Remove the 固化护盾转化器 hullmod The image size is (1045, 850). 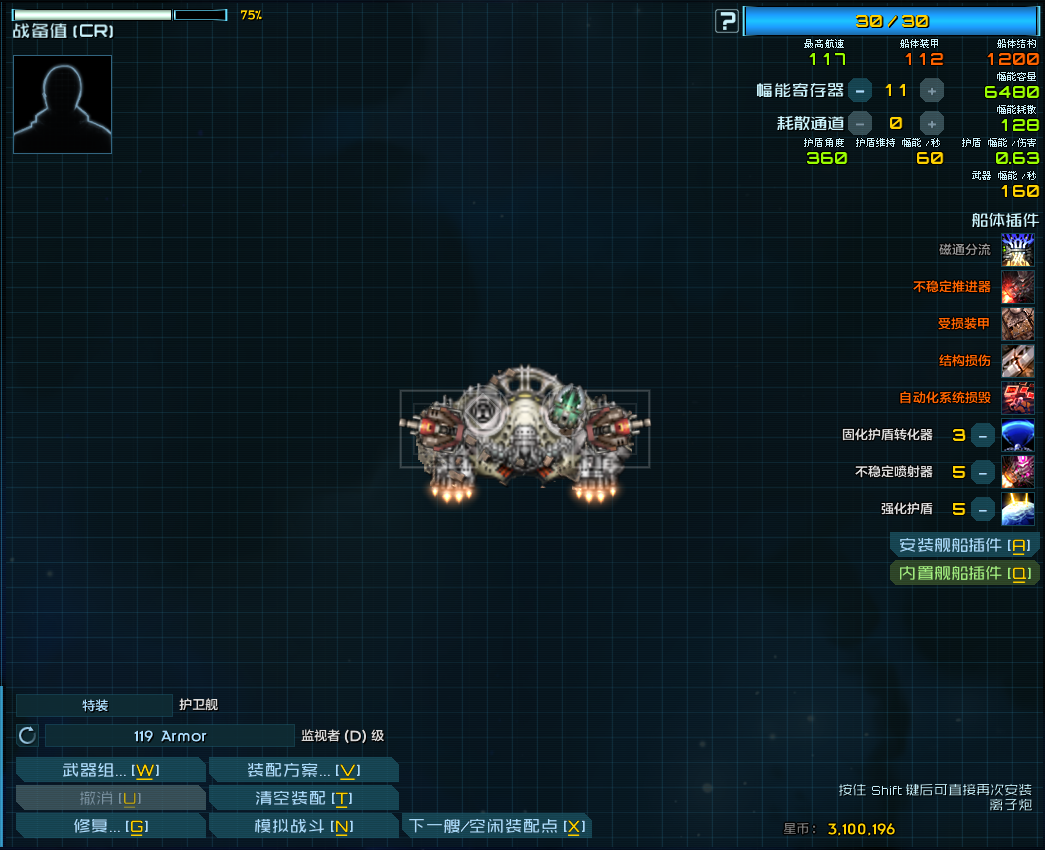click(x=983, y=436)
